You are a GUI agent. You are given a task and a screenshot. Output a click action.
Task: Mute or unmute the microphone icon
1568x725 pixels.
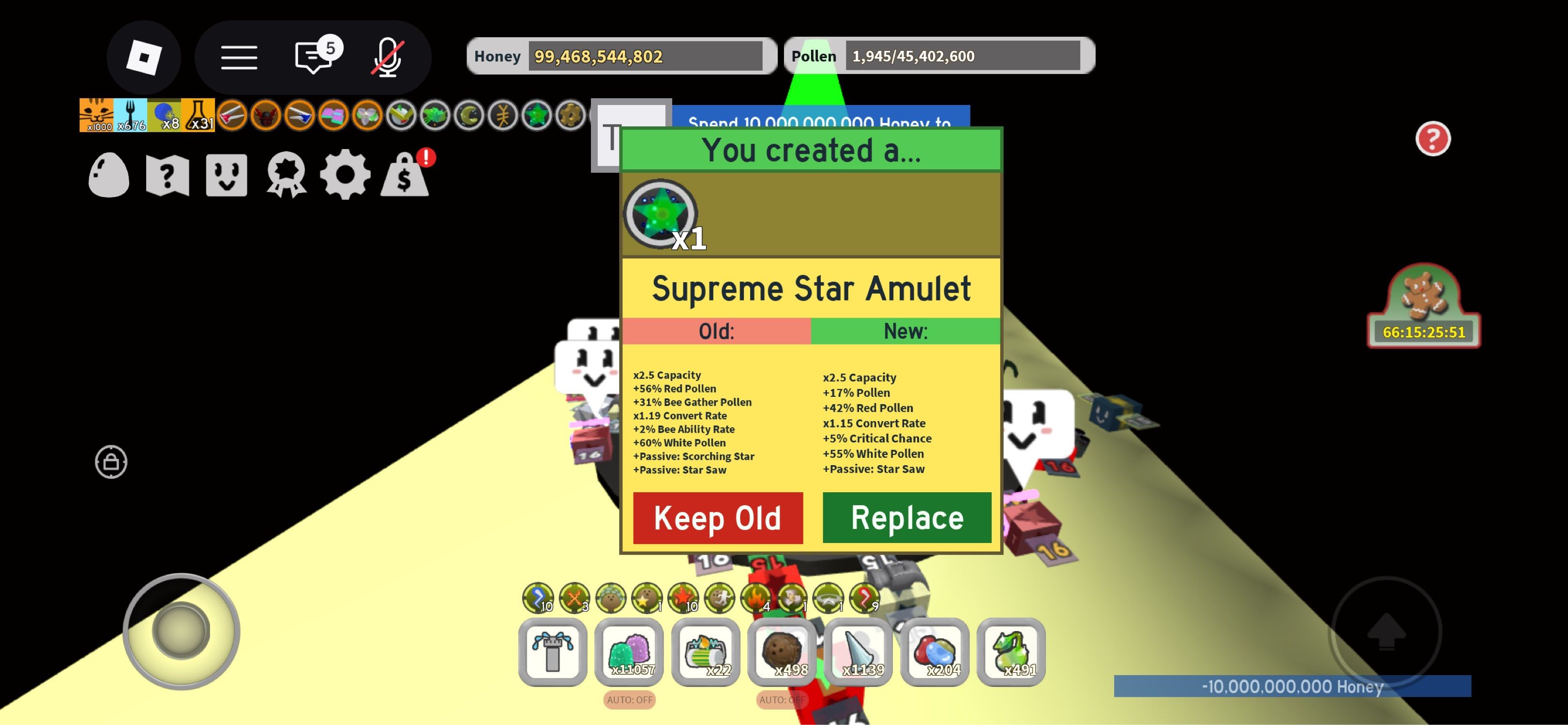tap(388, 57)
